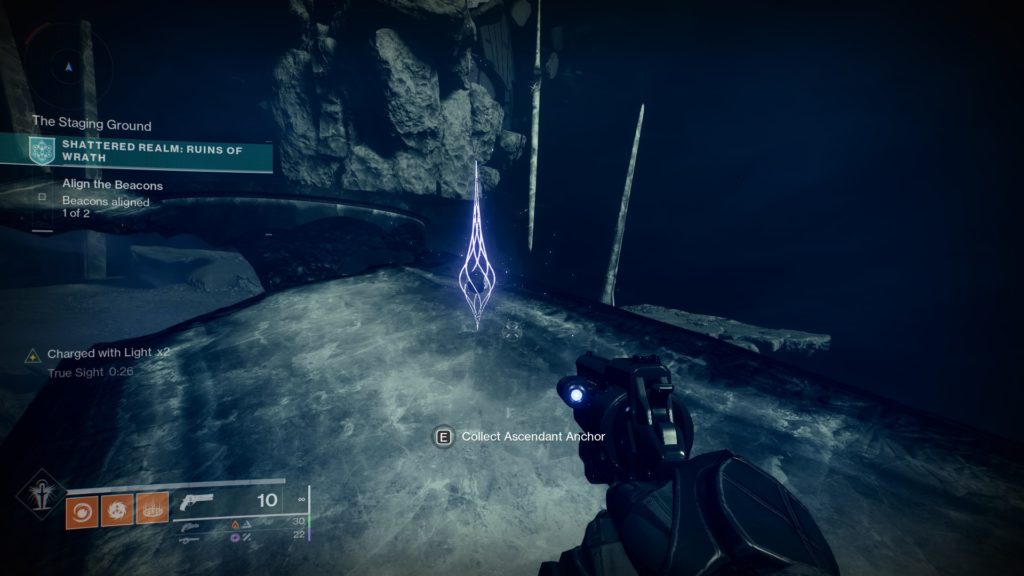The width and height of the screenshot is (1024, 576).
Task: Trigger the spinning melee ability icon
Action: click(x=117, y=511)
